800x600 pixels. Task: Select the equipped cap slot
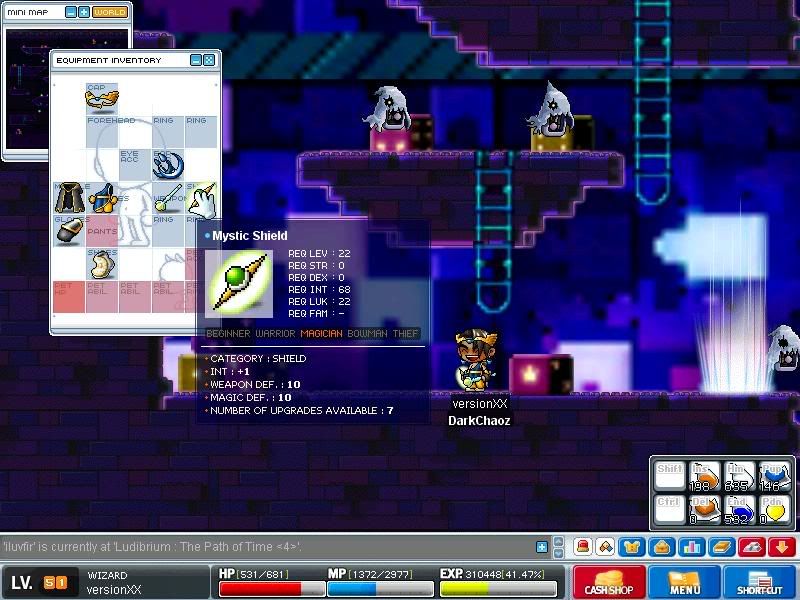coord(102,98)
